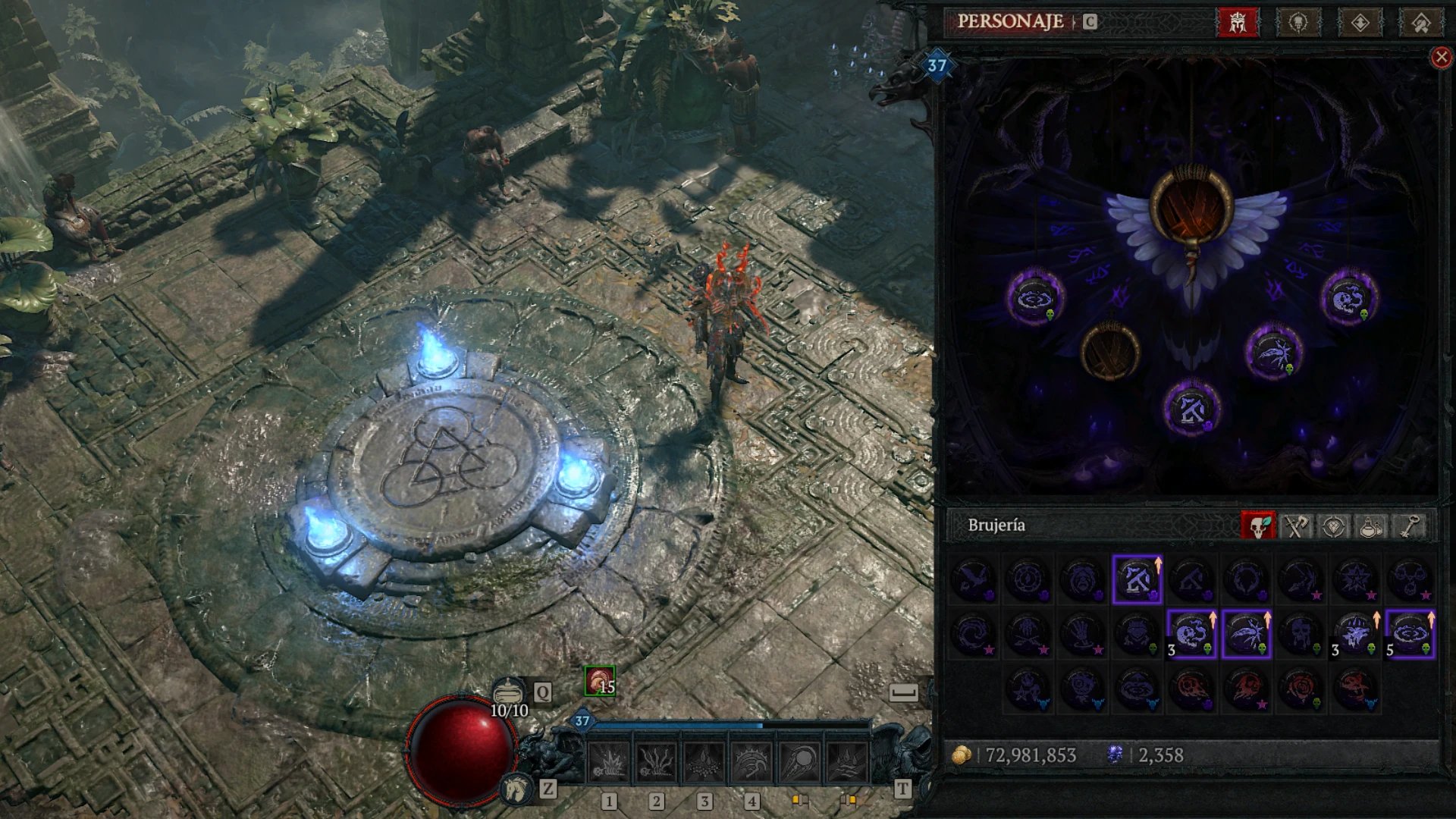Select the rank 3 skull and serpent power

click(1191, 634)
